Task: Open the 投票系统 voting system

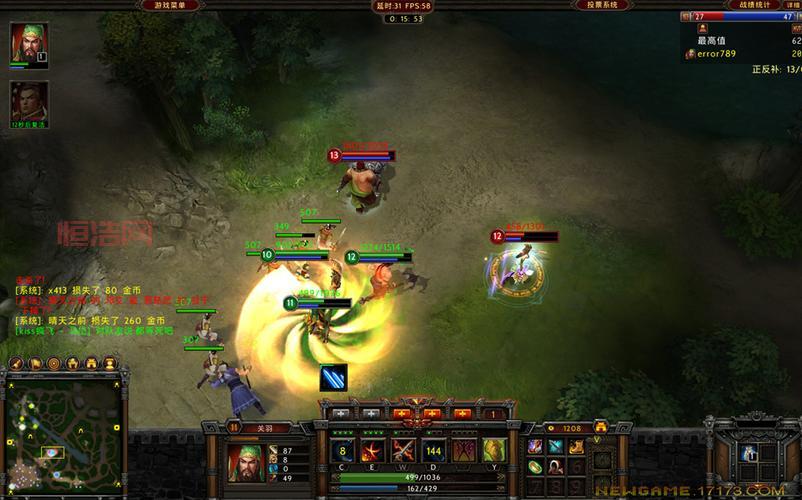Action: [x=601, y=5]
